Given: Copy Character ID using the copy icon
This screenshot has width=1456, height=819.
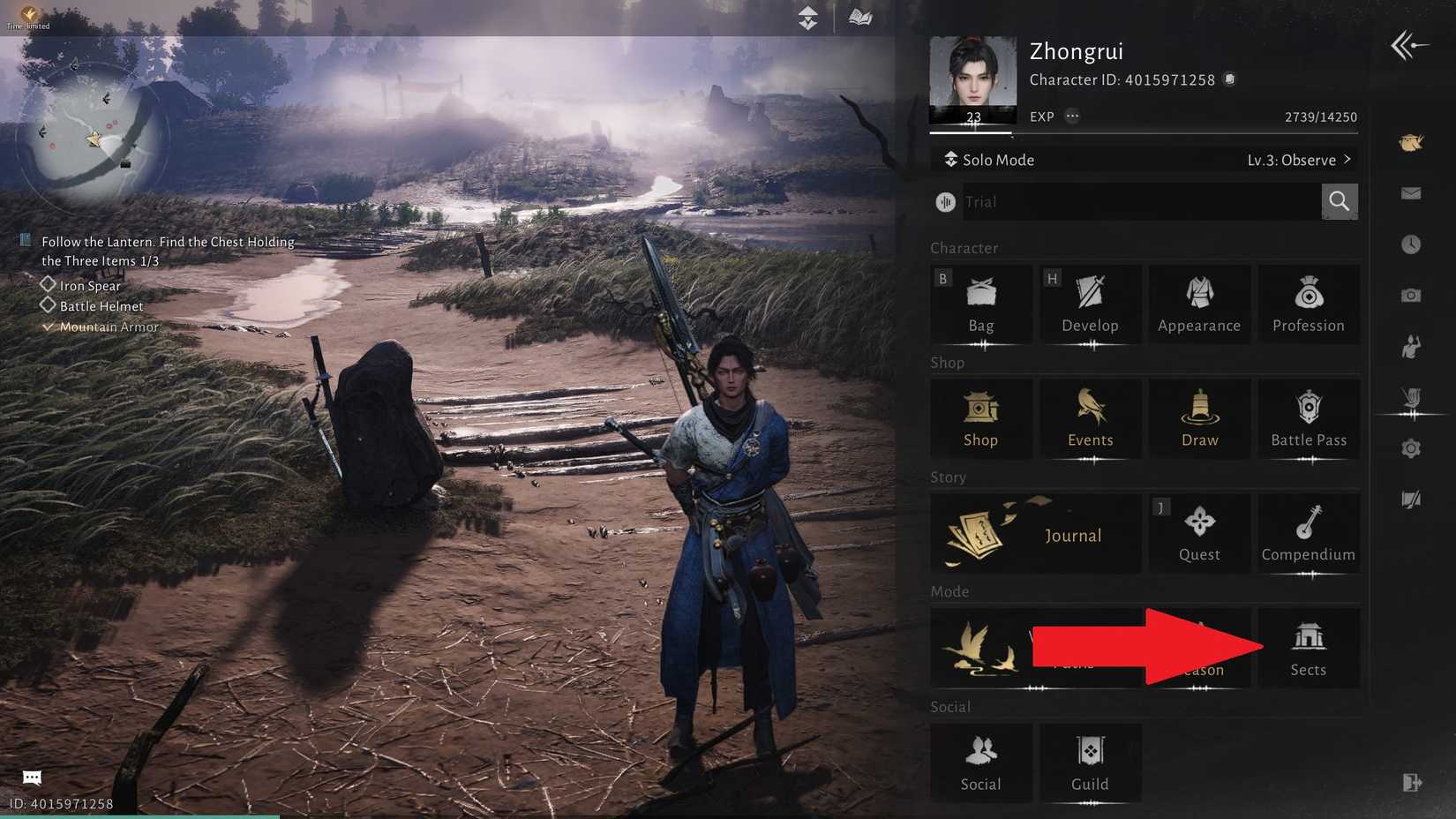Looking at the screenshot, I should click(x=1229, y=79).
